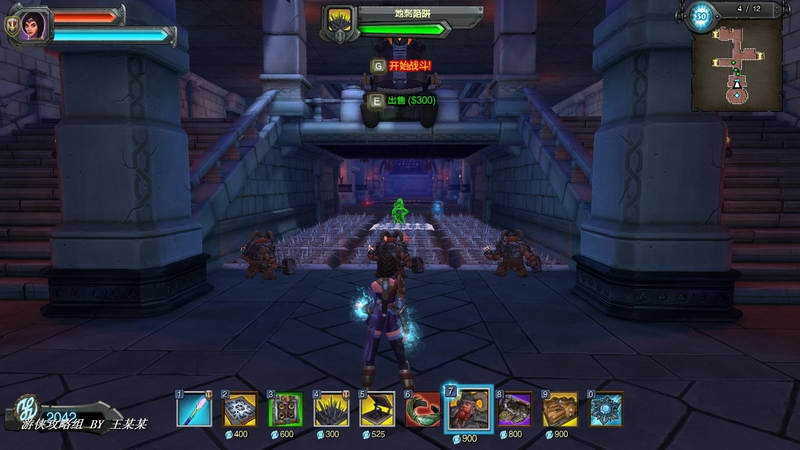Select the green-bordered wall trap costing 600
The image size is (800, 450).
286,409
